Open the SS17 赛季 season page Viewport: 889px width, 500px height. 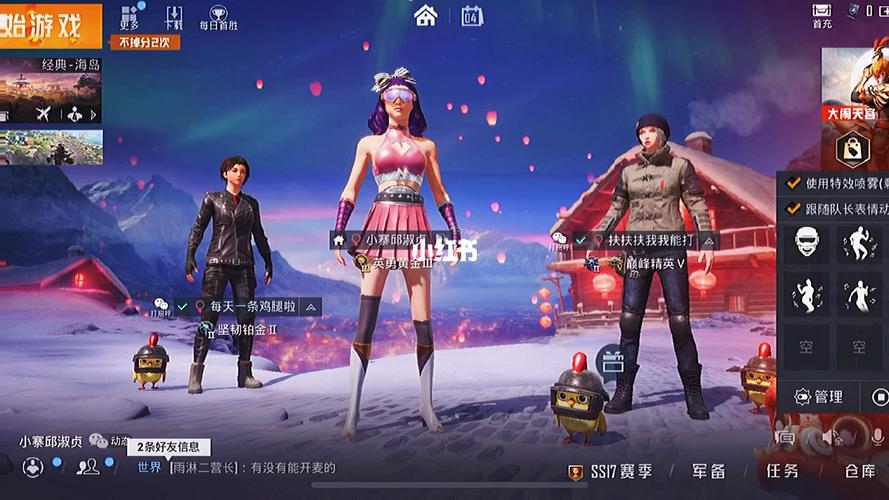point(609,471)
